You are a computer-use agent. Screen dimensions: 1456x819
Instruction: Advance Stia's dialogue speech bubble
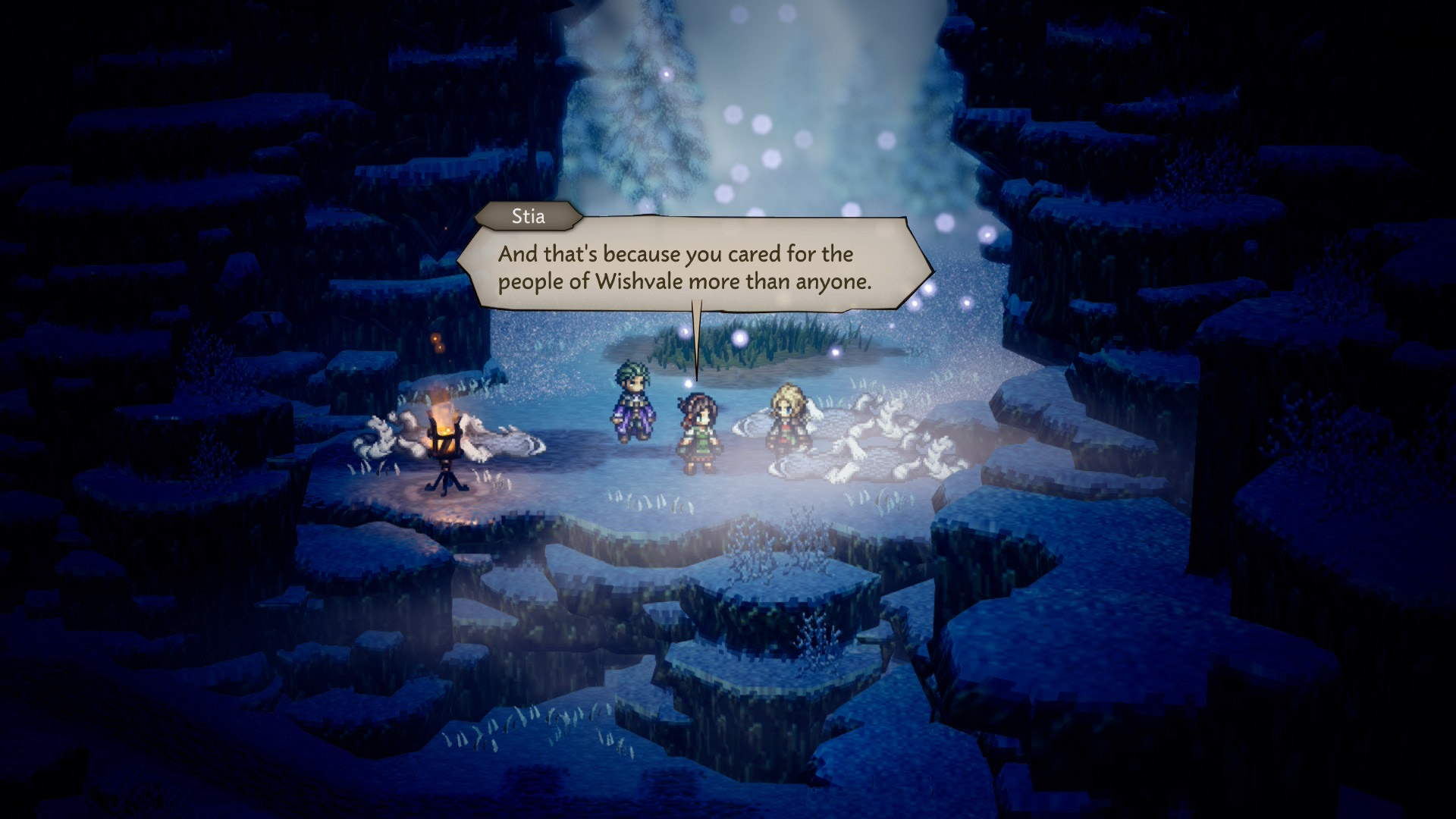click(694, 267)
